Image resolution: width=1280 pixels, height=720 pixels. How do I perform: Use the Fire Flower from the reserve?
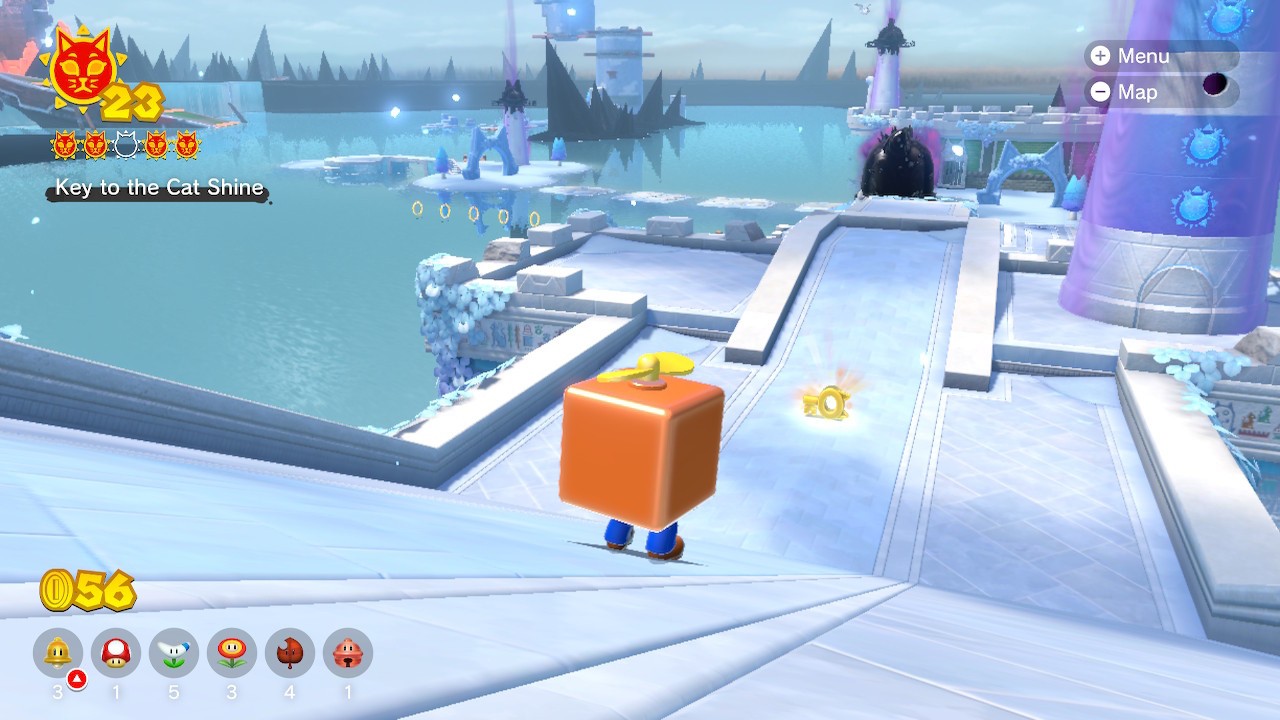click(232, 654)
